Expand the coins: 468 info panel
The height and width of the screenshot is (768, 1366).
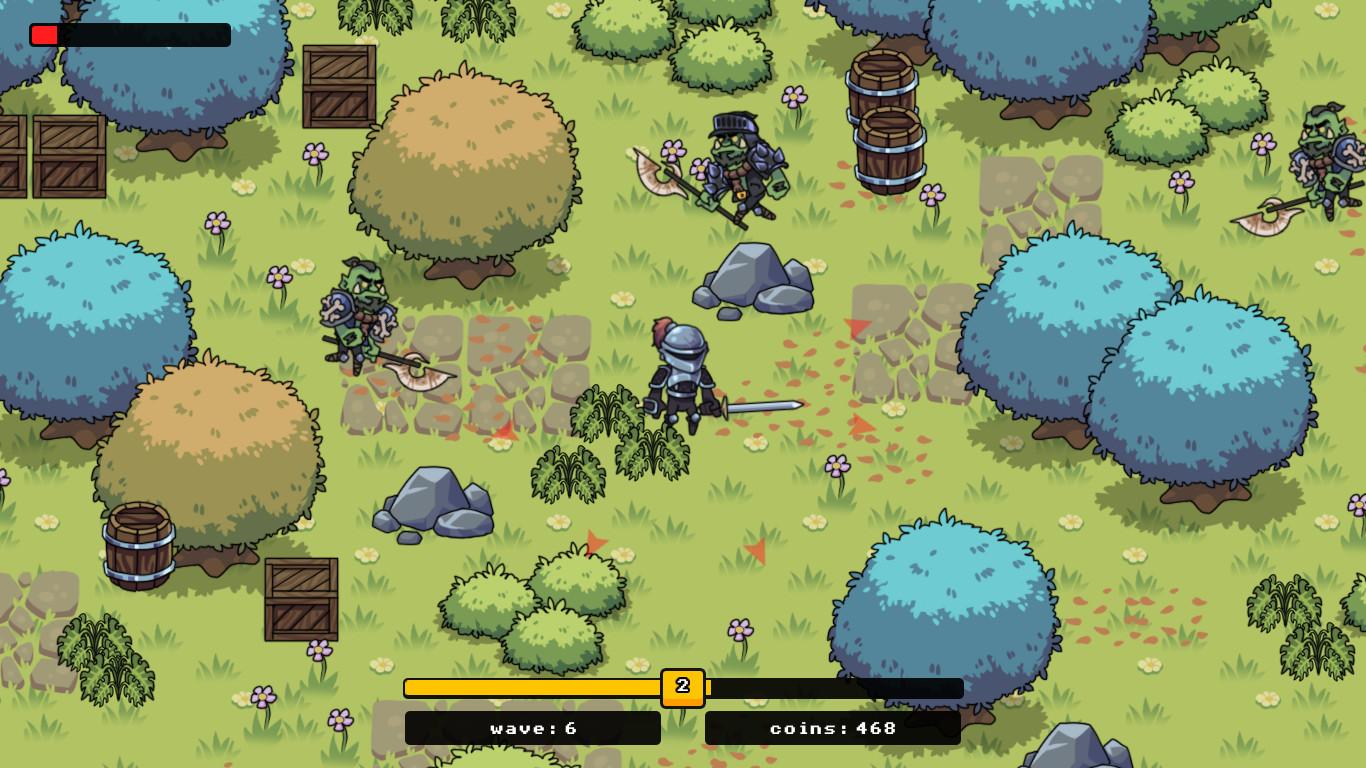pyautogui.click(x=833, y=728)
